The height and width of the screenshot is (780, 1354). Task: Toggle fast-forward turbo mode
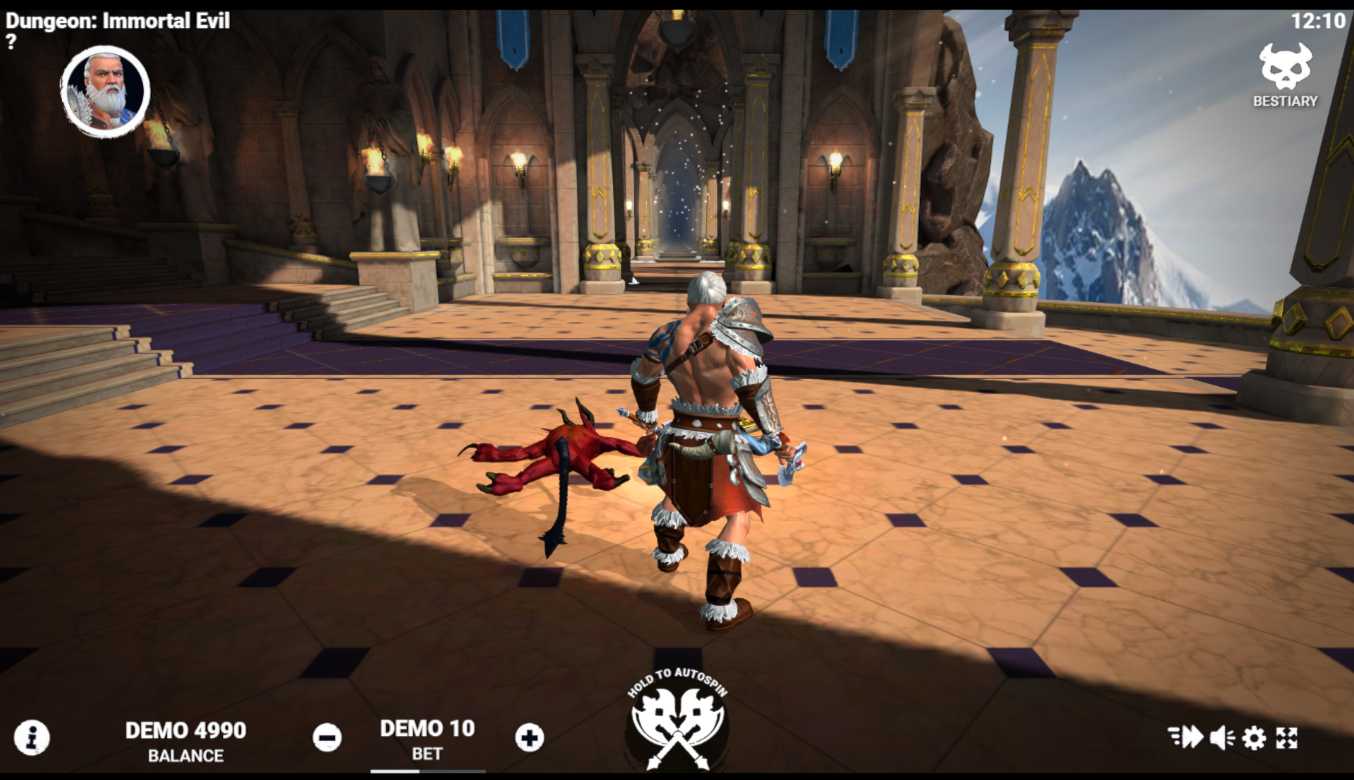pos(1185,738)
